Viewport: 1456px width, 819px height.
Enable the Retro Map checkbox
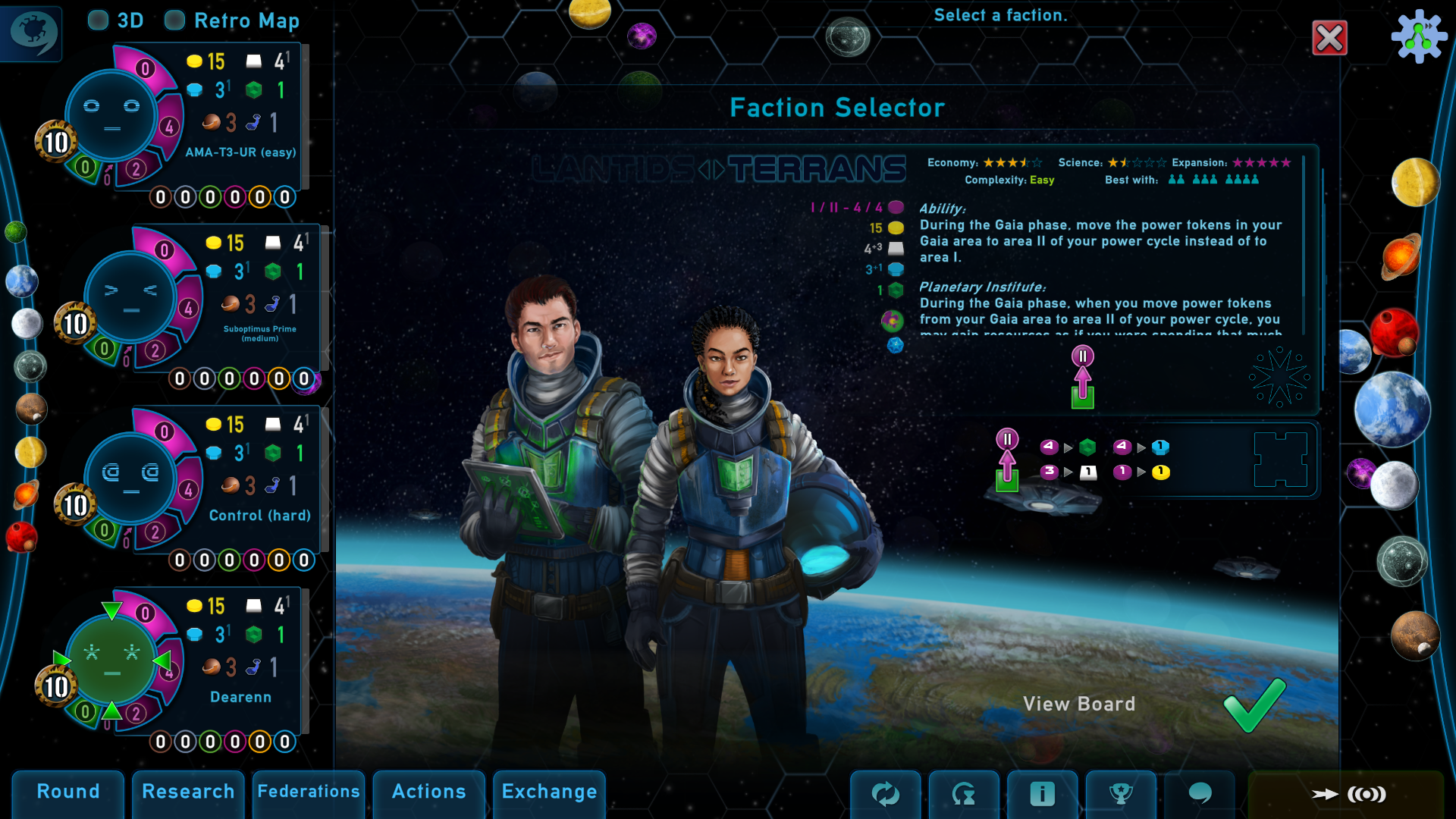coord(175,20)
